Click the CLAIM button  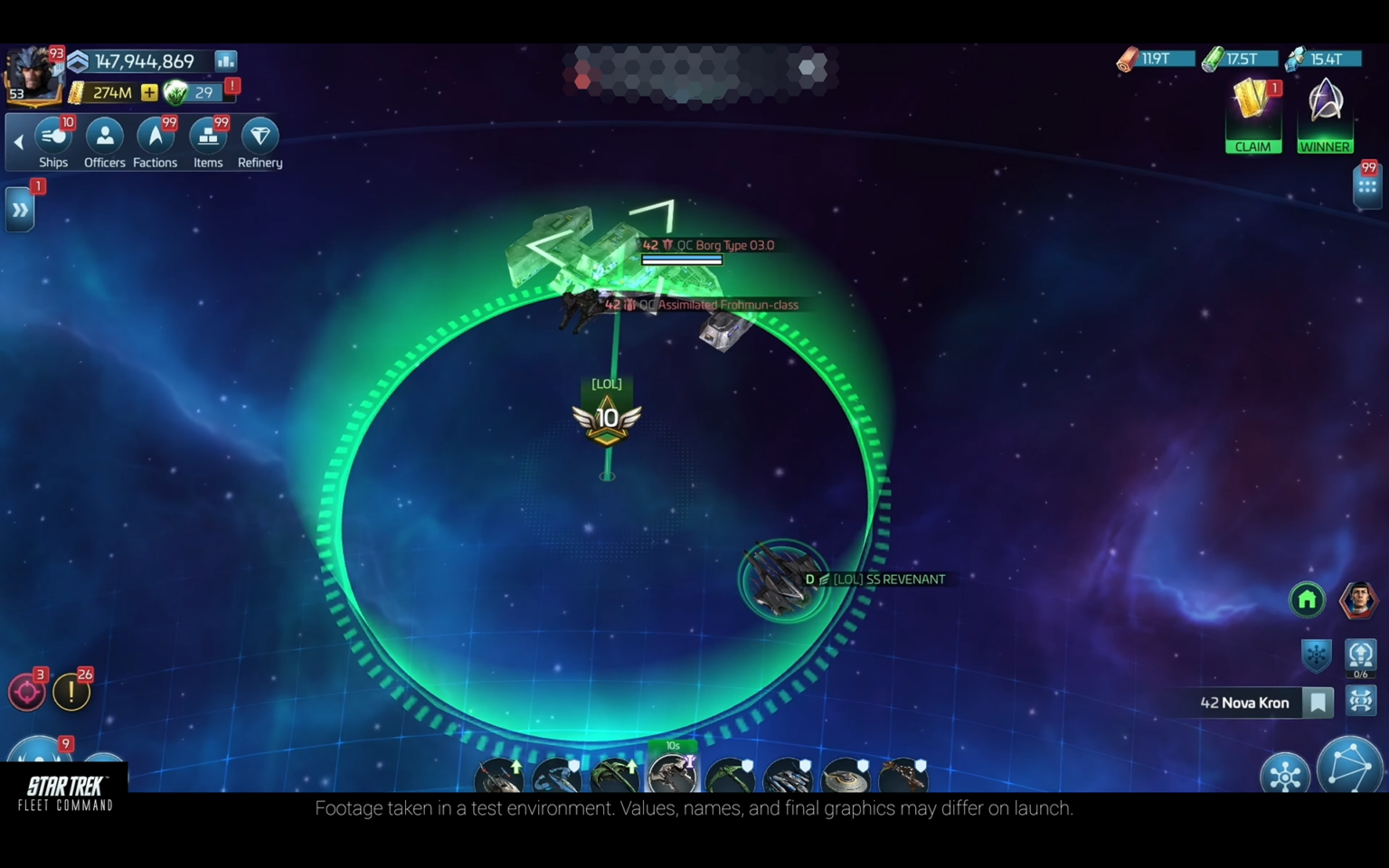coord(1252,146)
